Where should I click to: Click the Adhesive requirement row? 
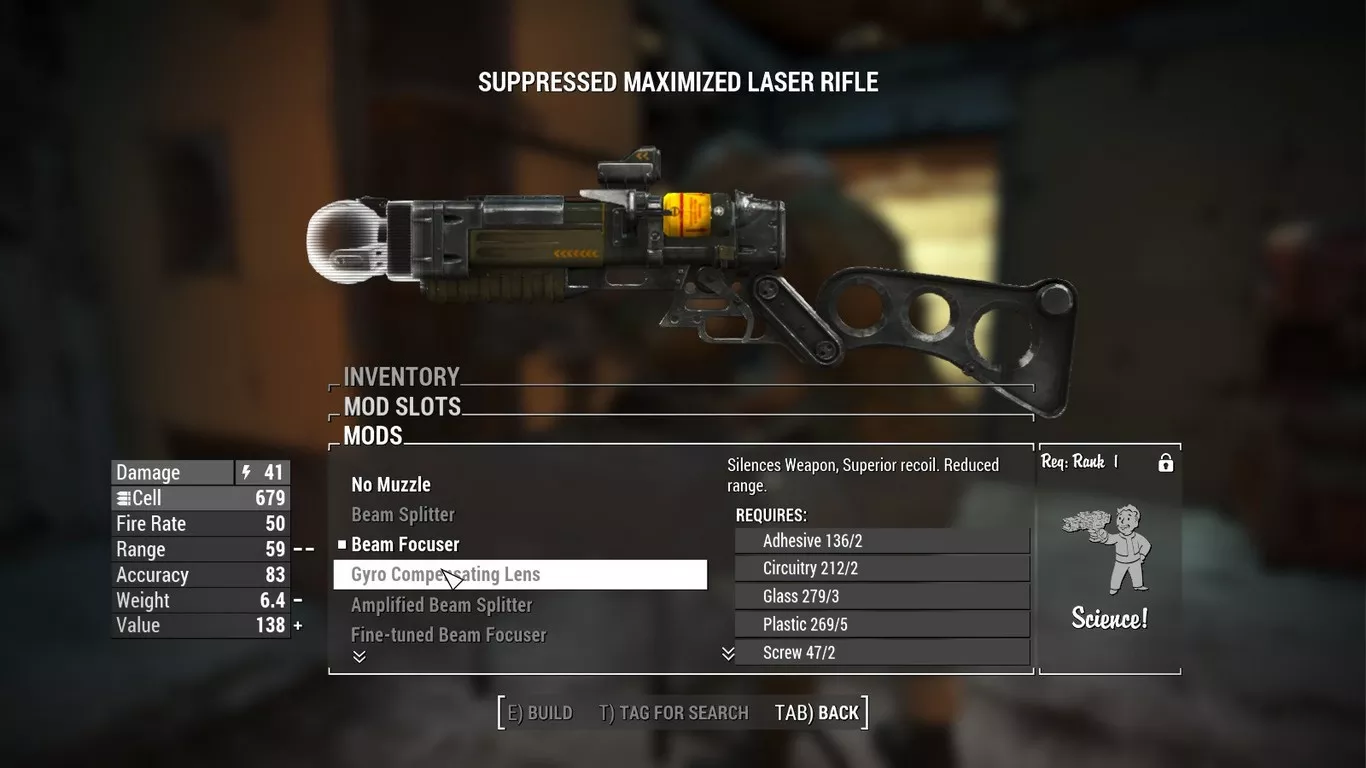point(881,541)
